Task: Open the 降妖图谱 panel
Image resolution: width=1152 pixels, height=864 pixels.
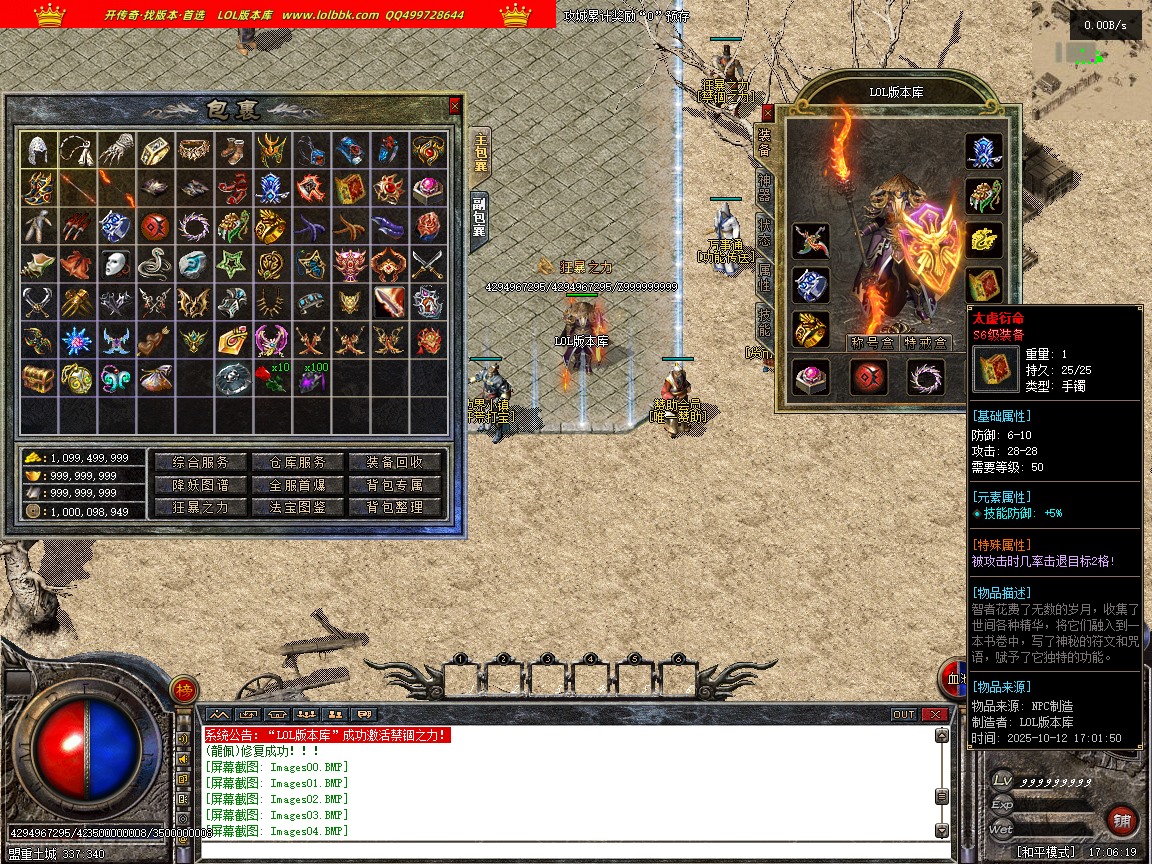Action: (200, 485)
